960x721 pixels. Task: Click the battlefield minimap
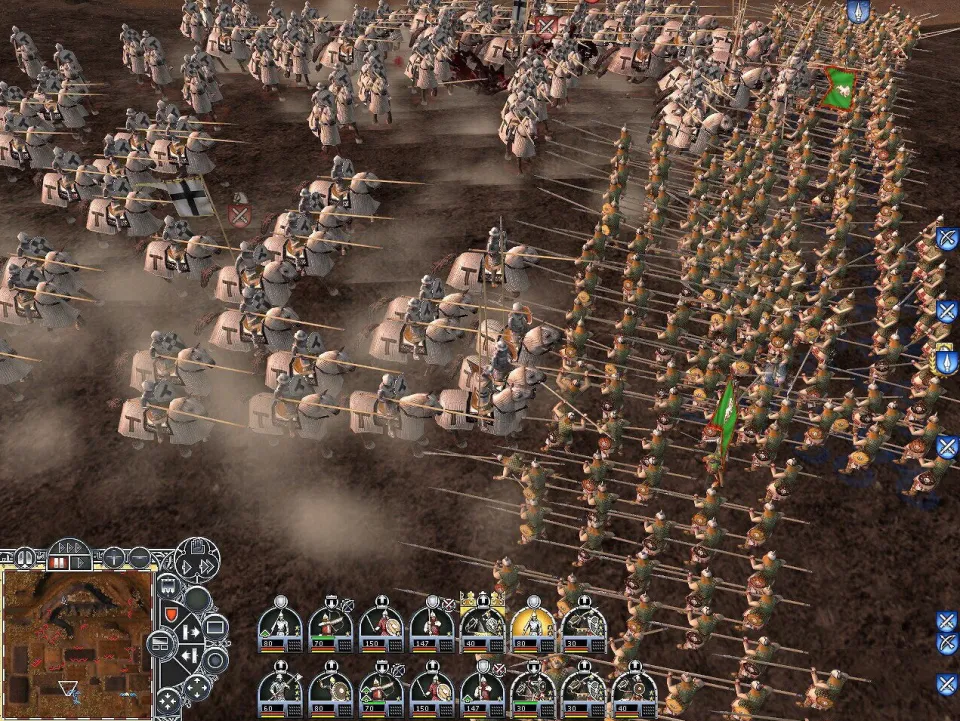(77, 642)
